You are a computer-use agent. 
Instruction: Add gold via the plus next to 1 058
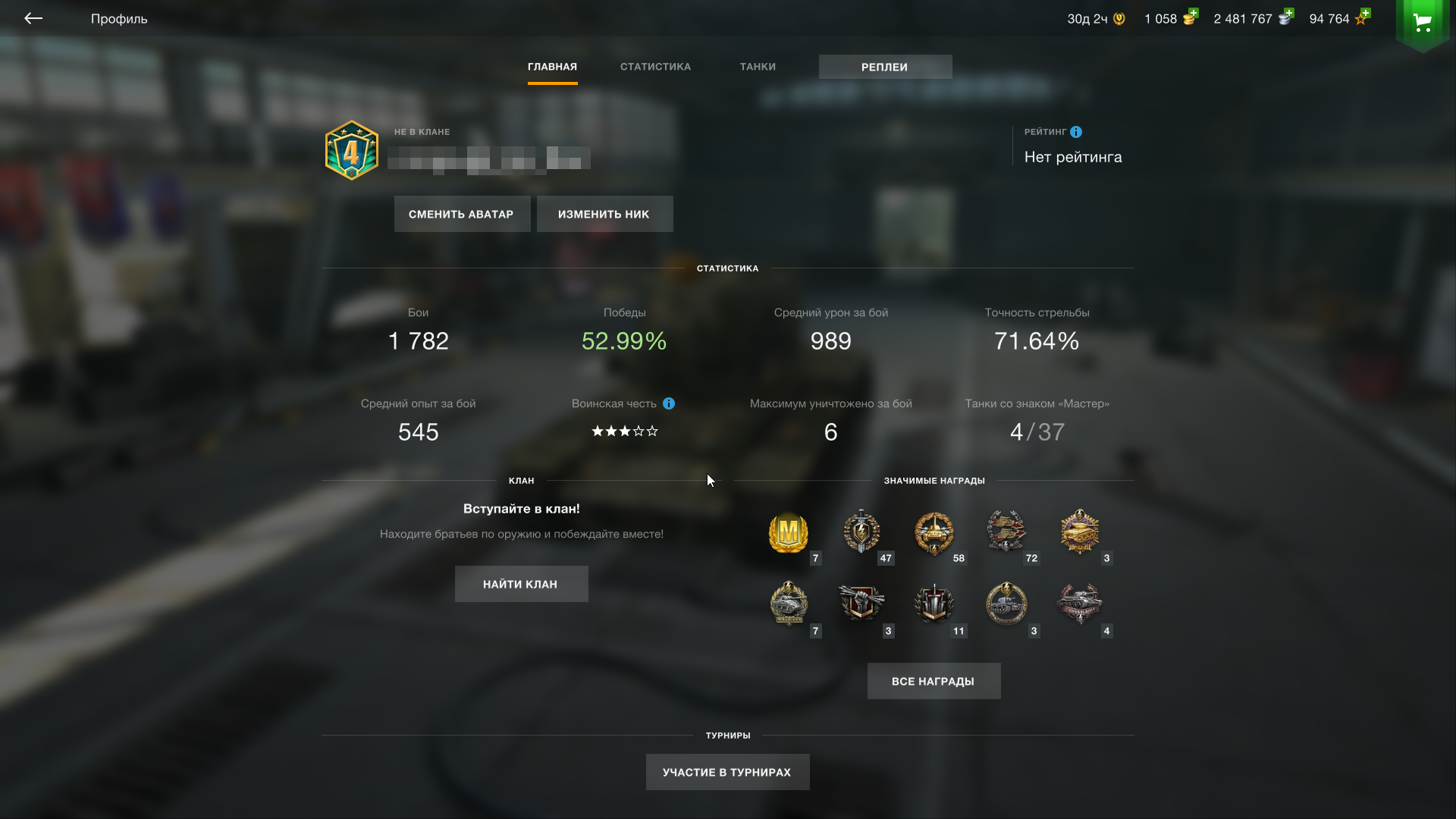(x=1193, y=14)
